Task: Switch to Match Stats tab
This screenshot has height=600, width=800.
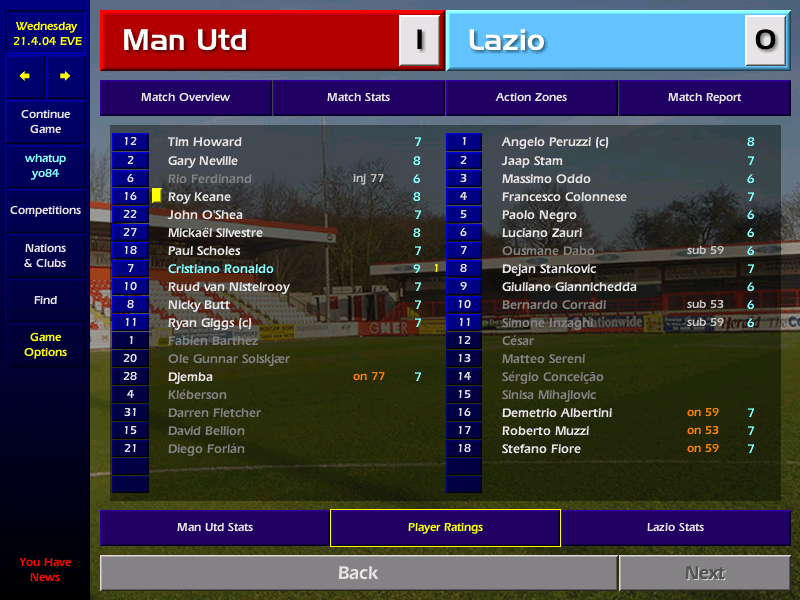Action: (x=358, y=97)
